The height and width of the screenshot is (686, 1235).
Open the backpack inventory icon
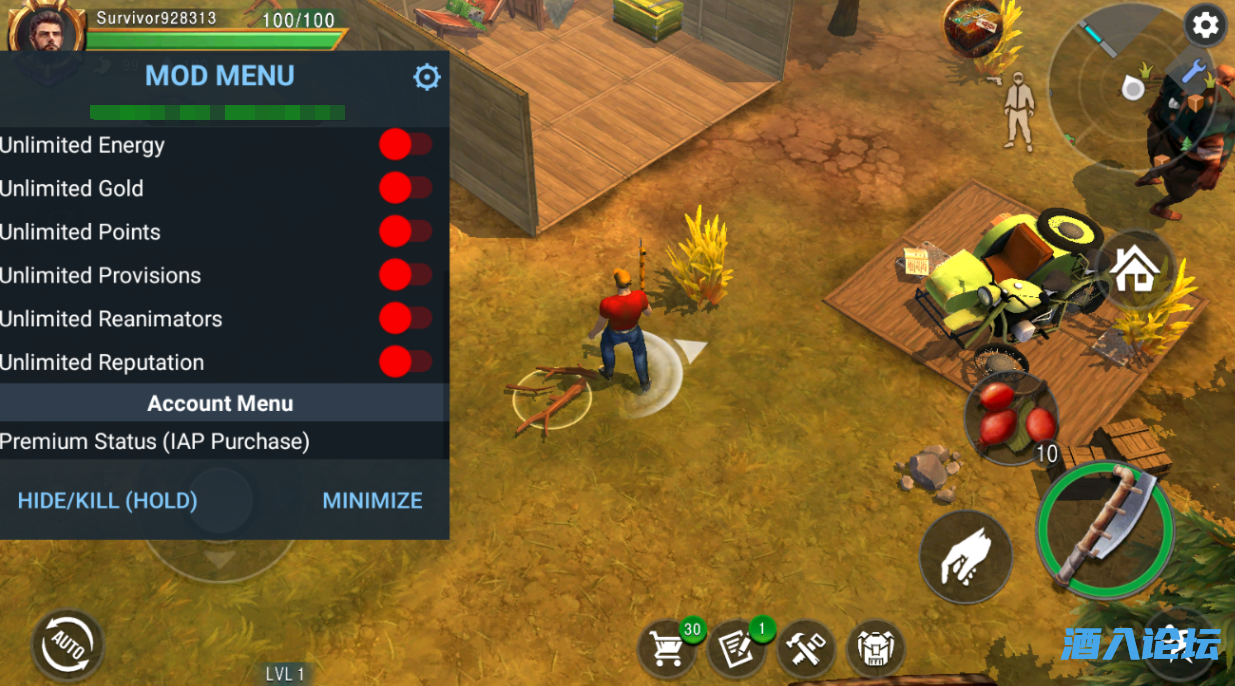tap(876, 648)
